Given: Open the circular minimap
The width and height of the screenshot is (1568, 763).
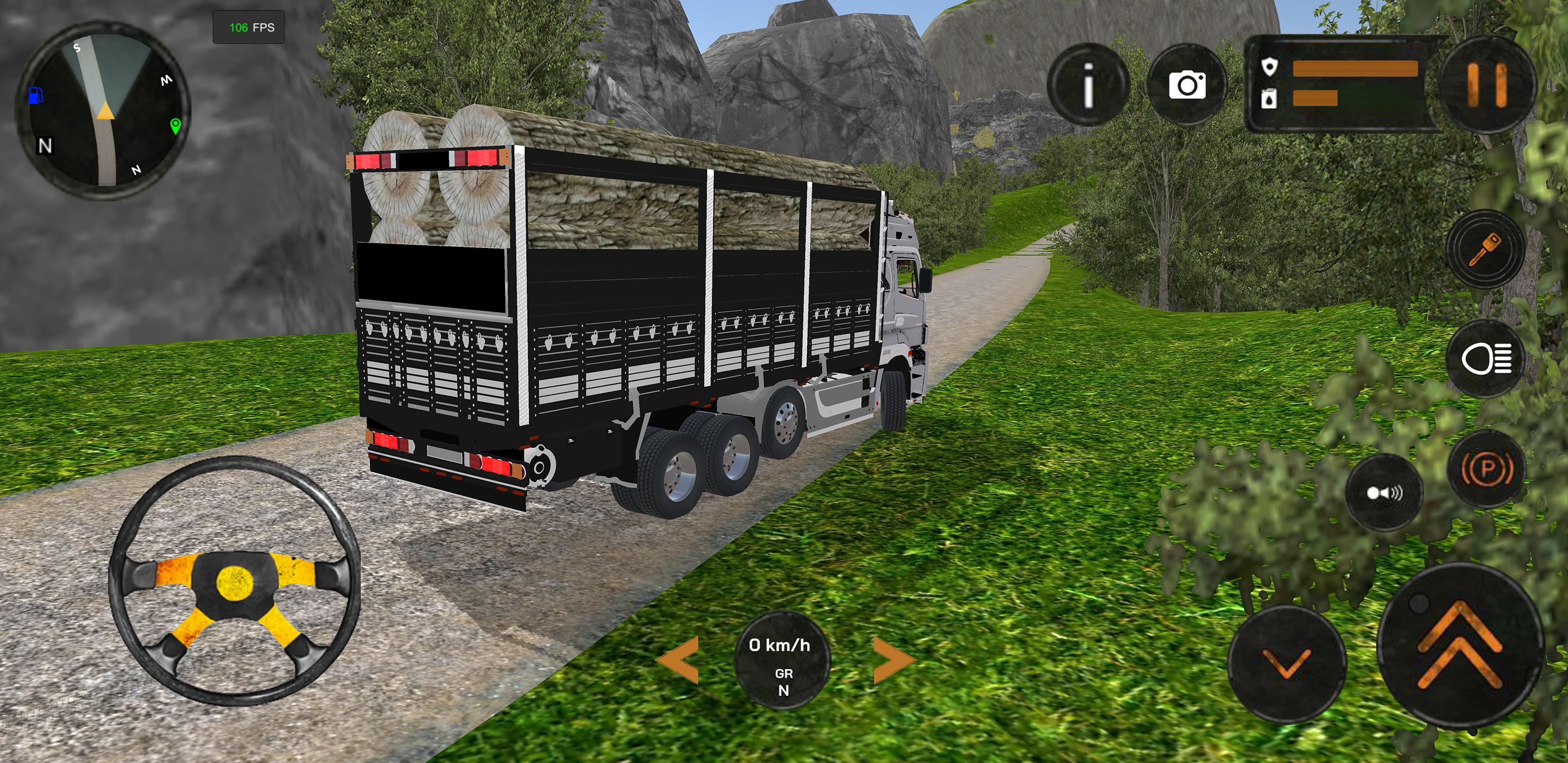Looking at the screenshot, I should pyautogui.click(x=103, y=111).
